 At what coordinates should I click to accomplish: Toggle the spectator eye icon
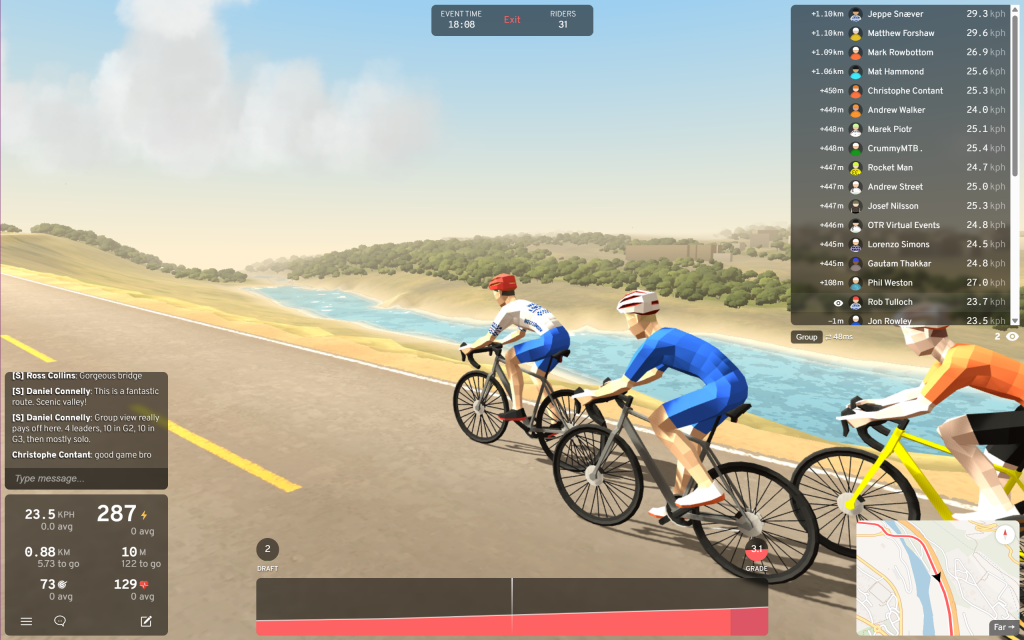tap(1012, 337)
